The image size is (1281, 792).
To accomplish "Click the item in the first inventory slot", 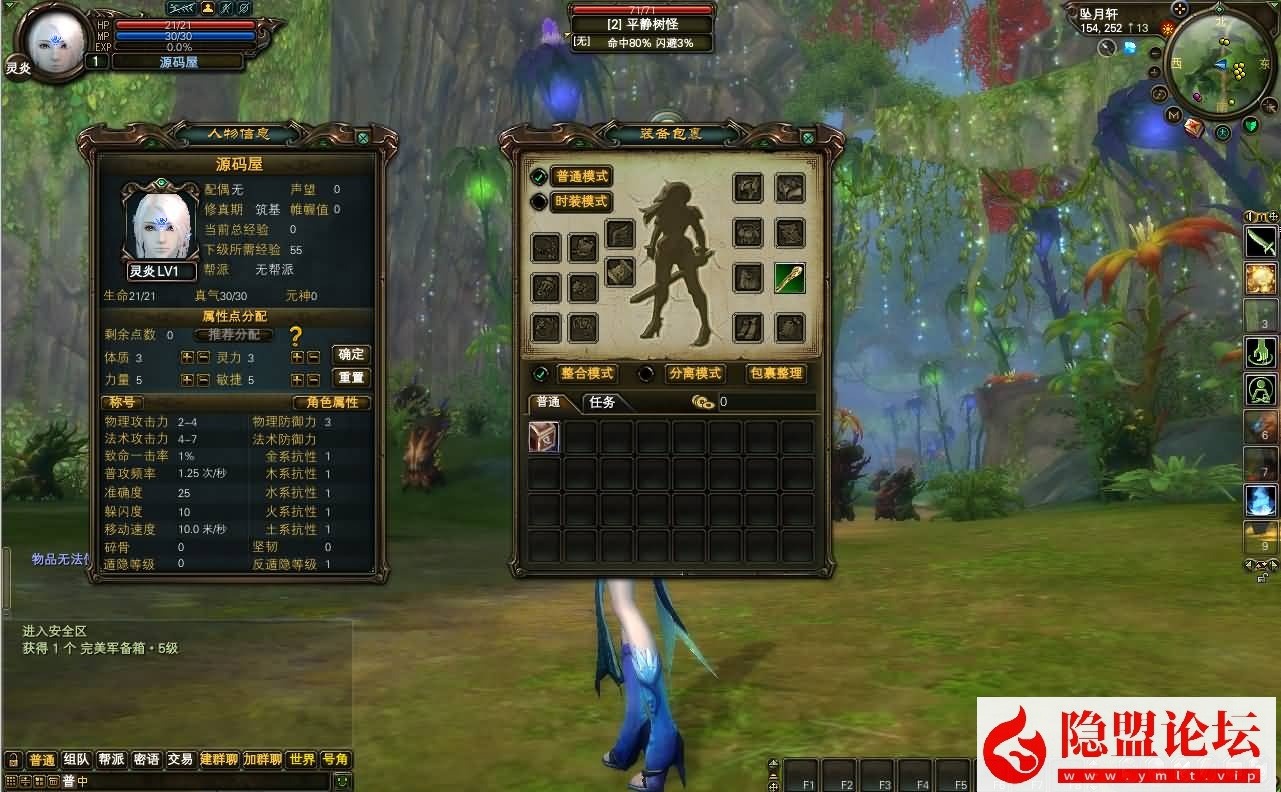I will tap(543, 437).
